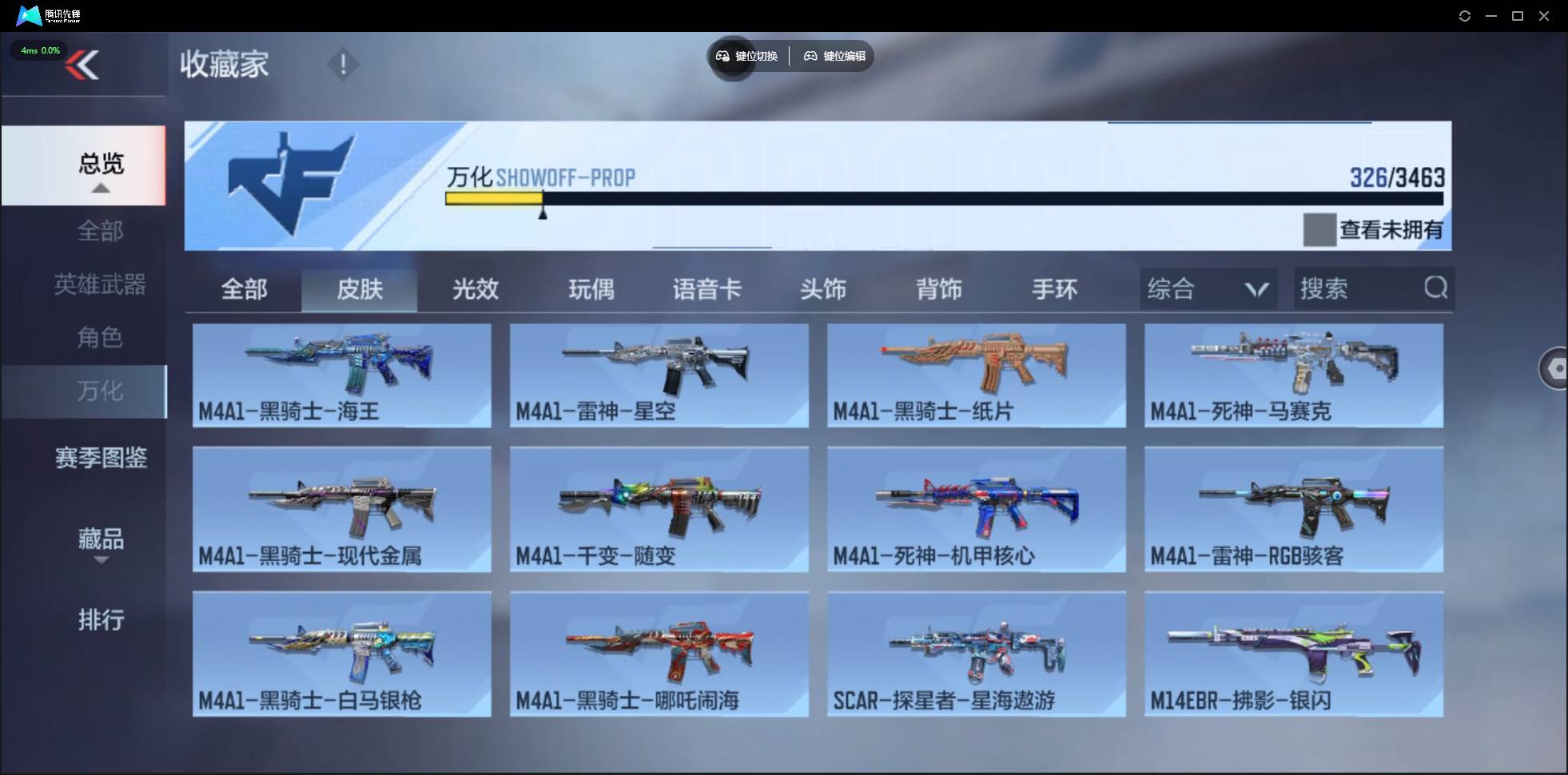
Task: Click the exclamation mark icon beside 收藏家
Action: tap(343, 64)
